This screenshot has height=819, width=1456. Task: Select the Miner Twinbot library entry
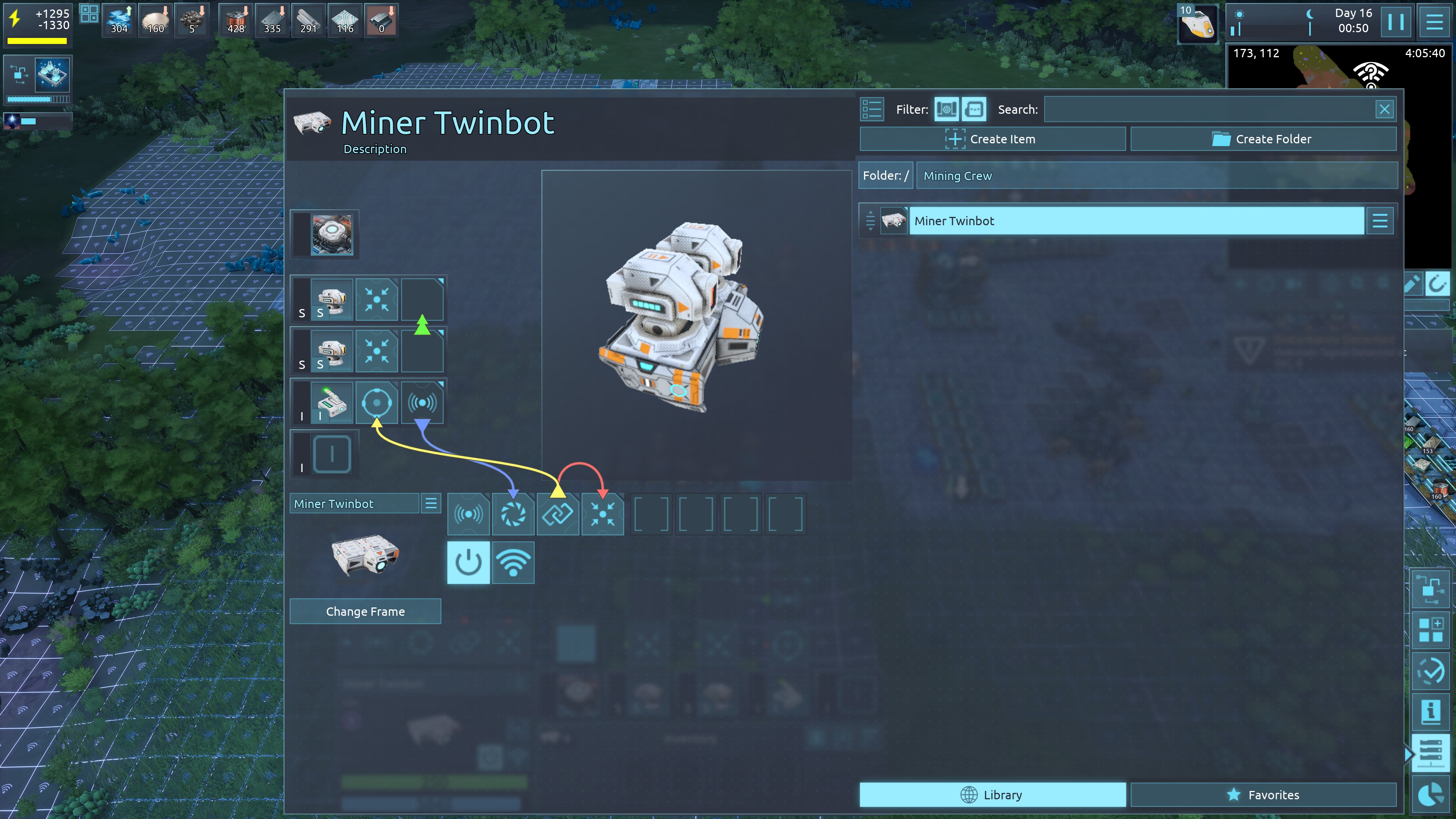click(x=1136, y=221)
